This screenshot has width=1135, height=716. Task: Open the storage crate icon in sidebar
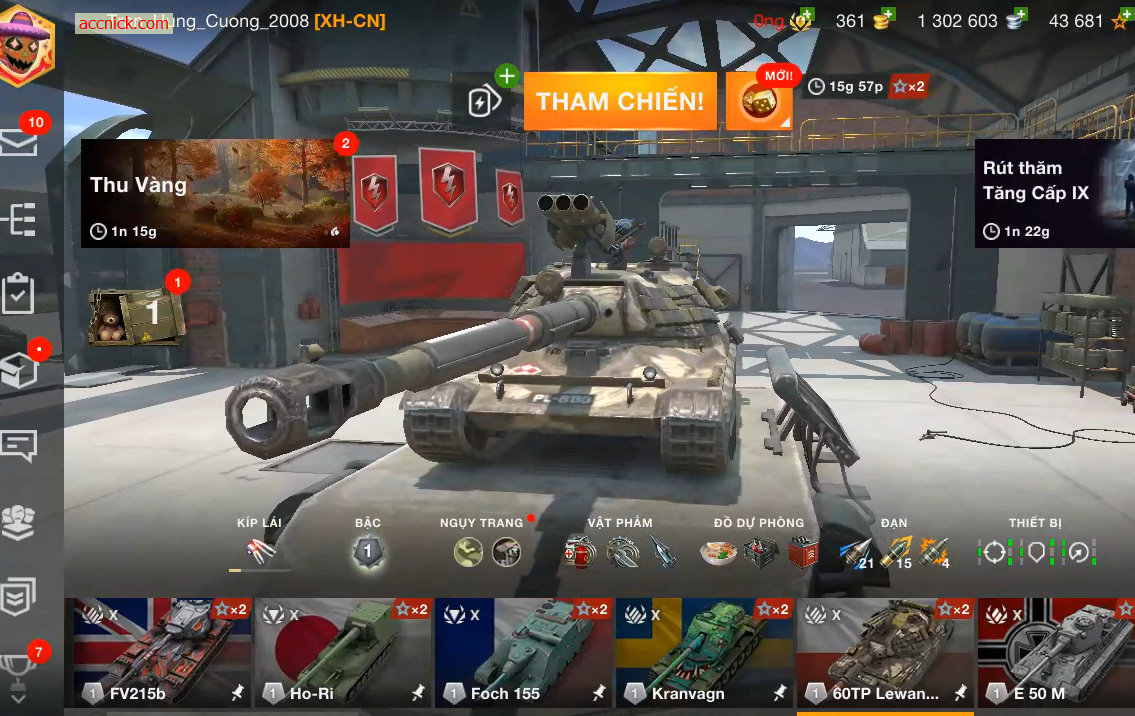coord(19,371)
